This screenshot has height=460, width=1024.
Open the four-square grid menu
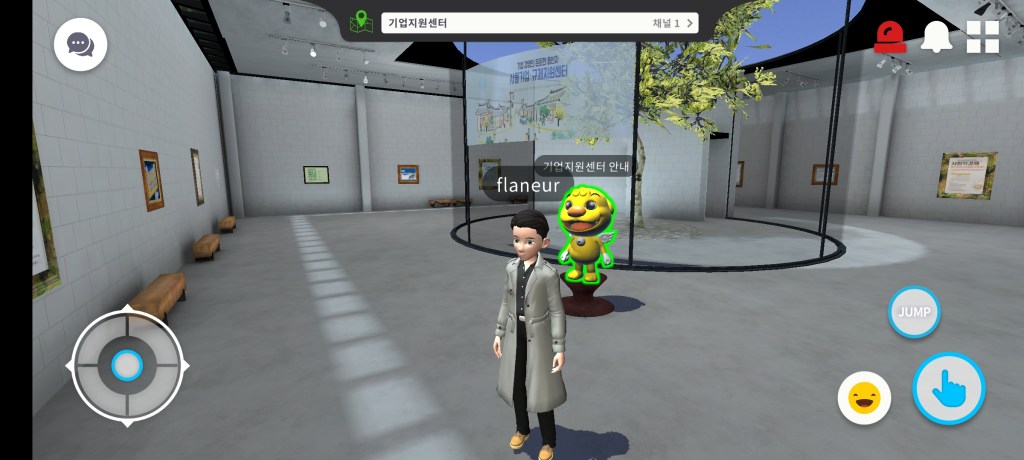[x=982, y=37]
